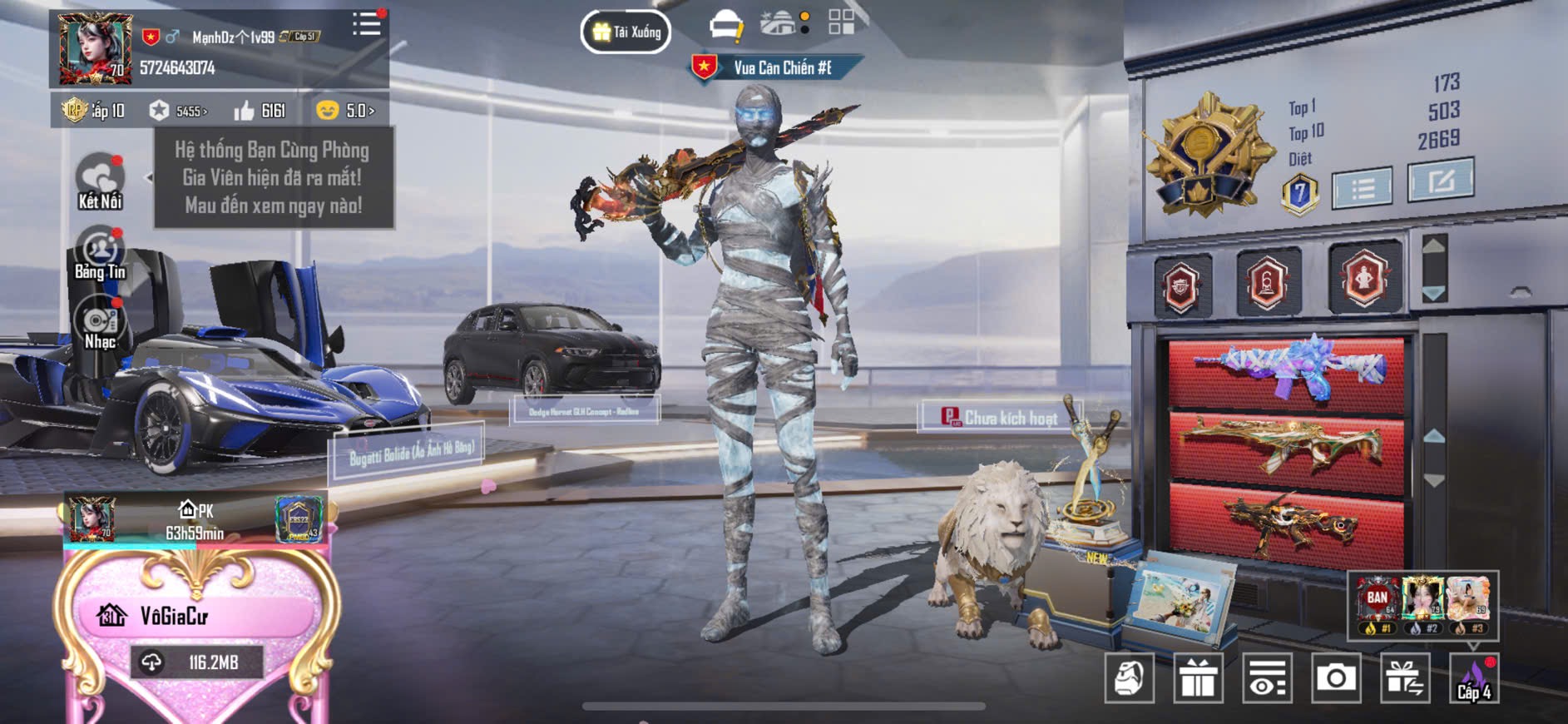
Task: Open the gift exchange button
Action: point(1405,679)
